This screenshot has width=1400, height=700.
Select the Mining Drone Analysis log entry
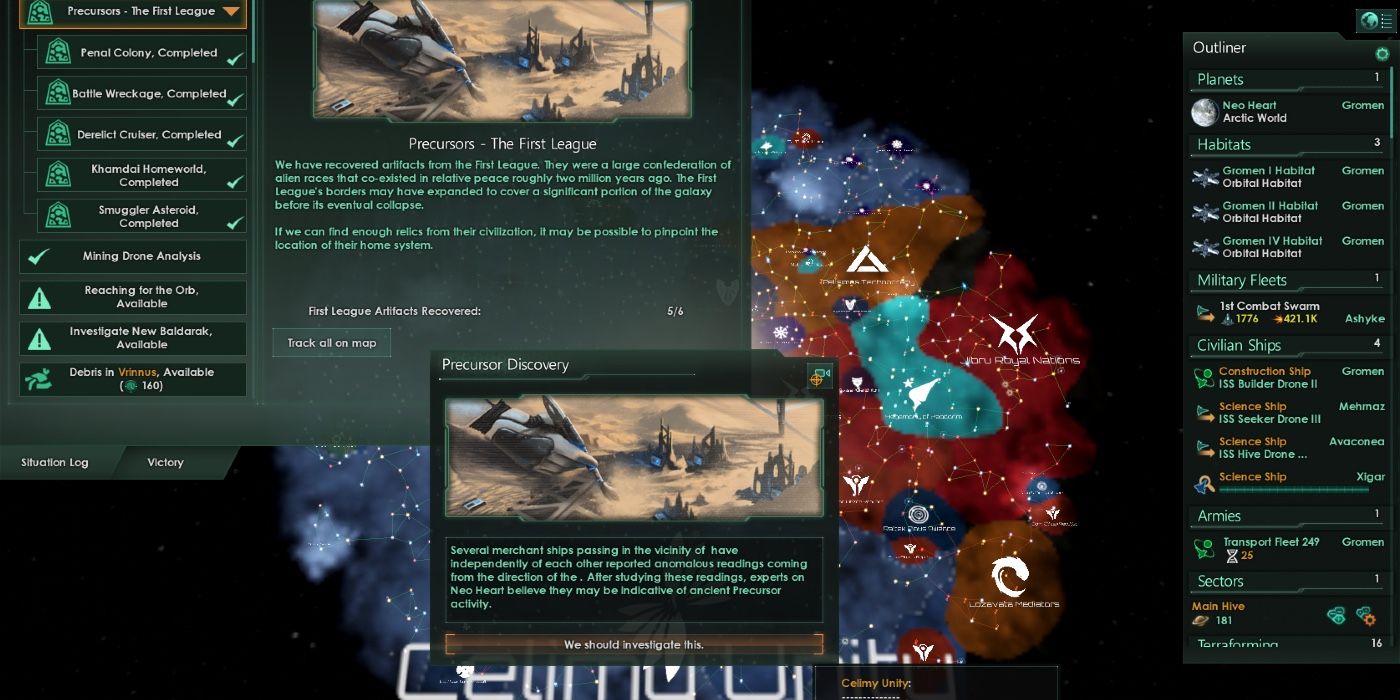[x=133, y=257]
